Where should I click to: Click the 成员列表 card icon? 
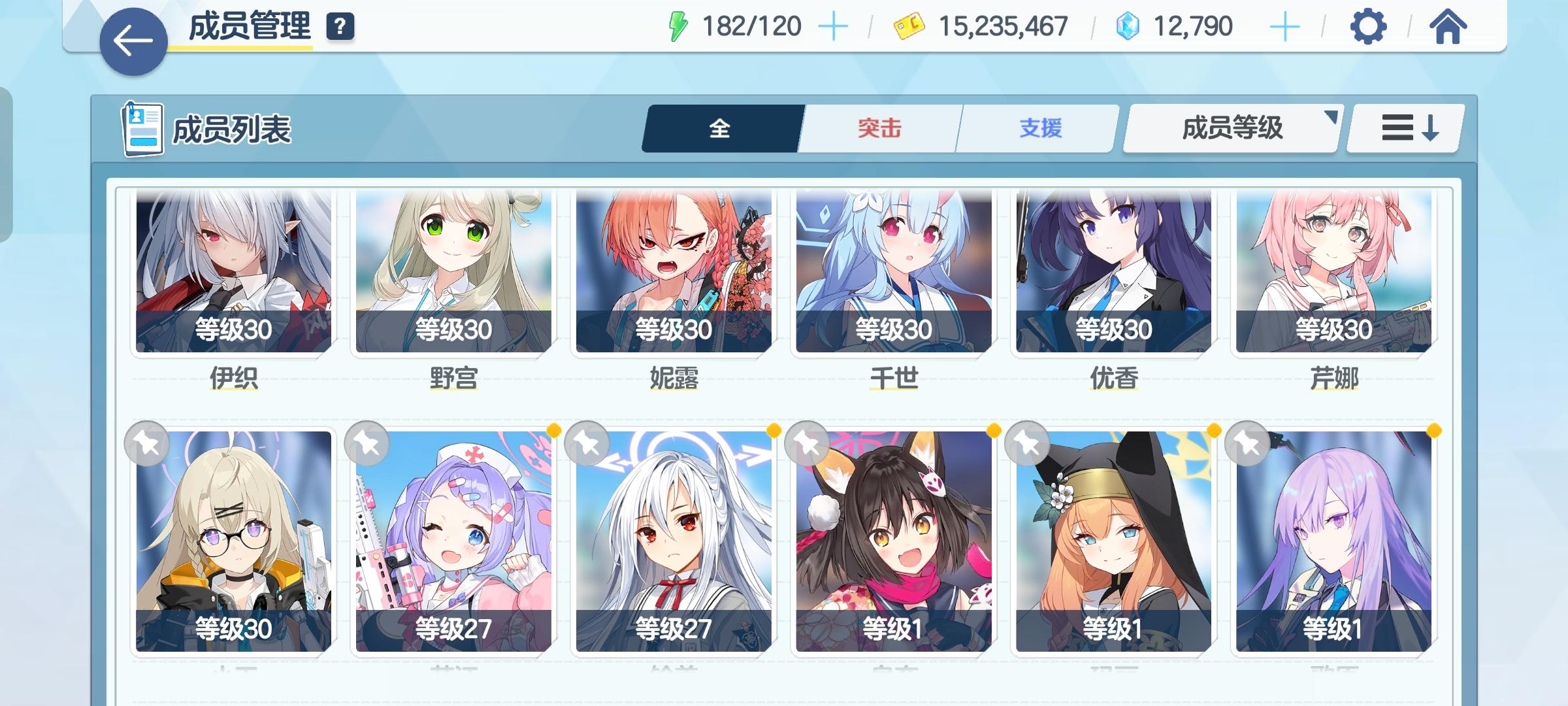[x=143, y=129]
